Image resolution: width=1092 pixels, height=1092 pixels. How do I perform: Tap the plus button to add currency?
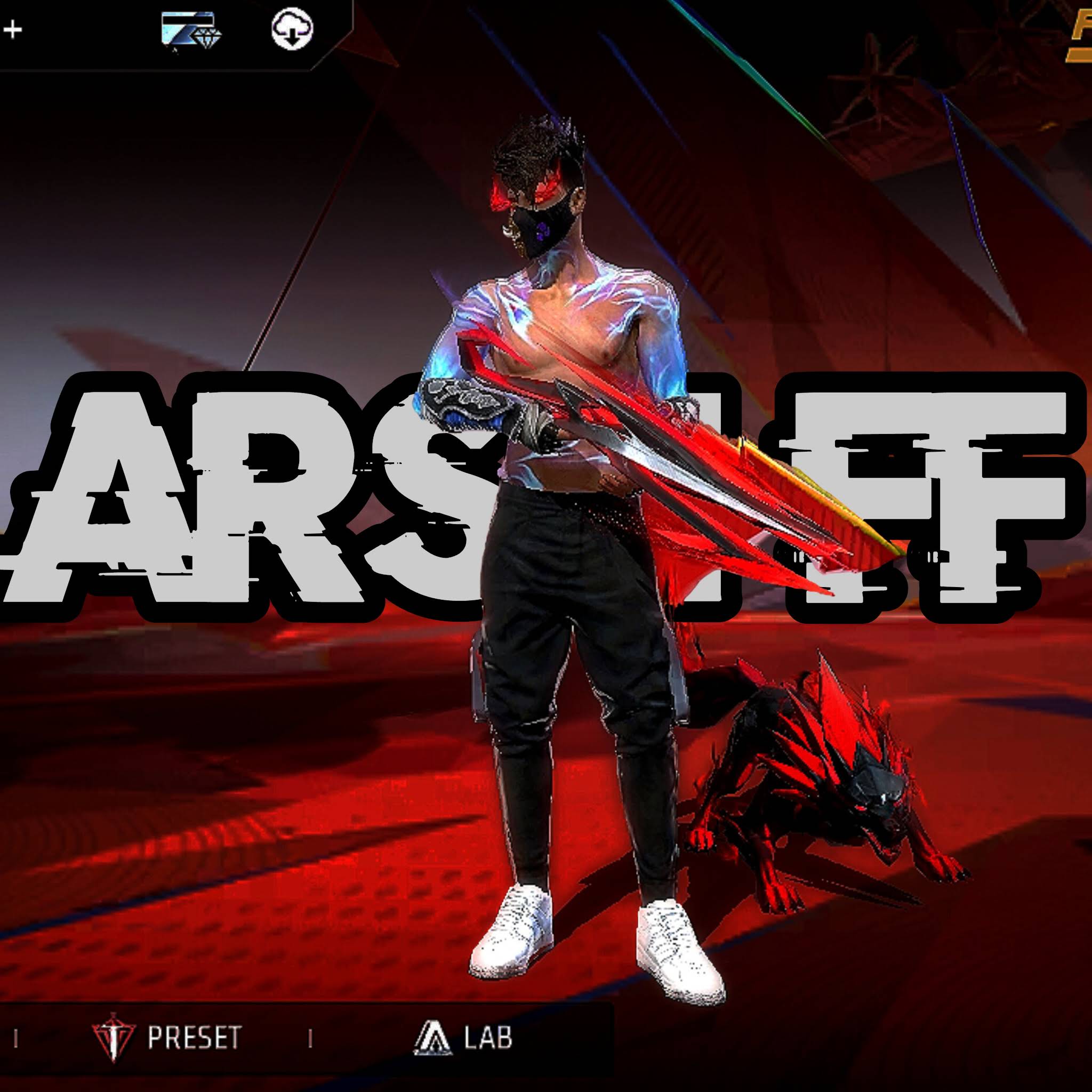pyautogui.click(x=12, y=29)
